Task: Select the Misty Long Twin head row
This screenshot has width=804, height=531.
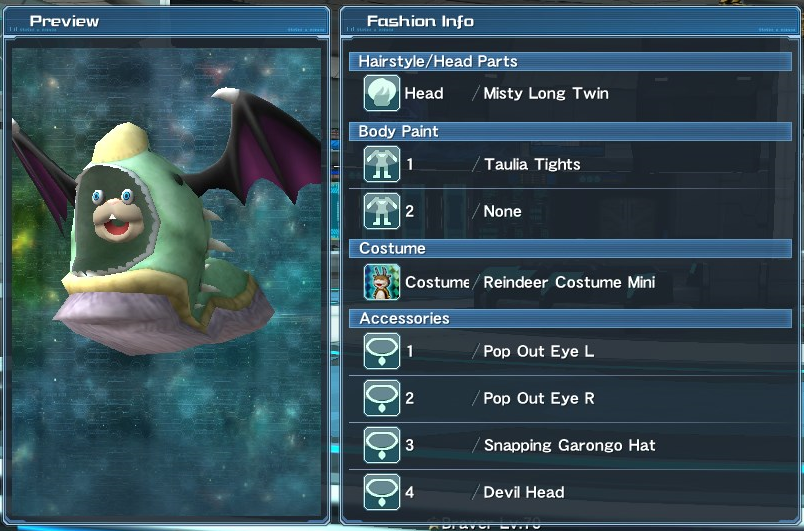Action: 545,94
